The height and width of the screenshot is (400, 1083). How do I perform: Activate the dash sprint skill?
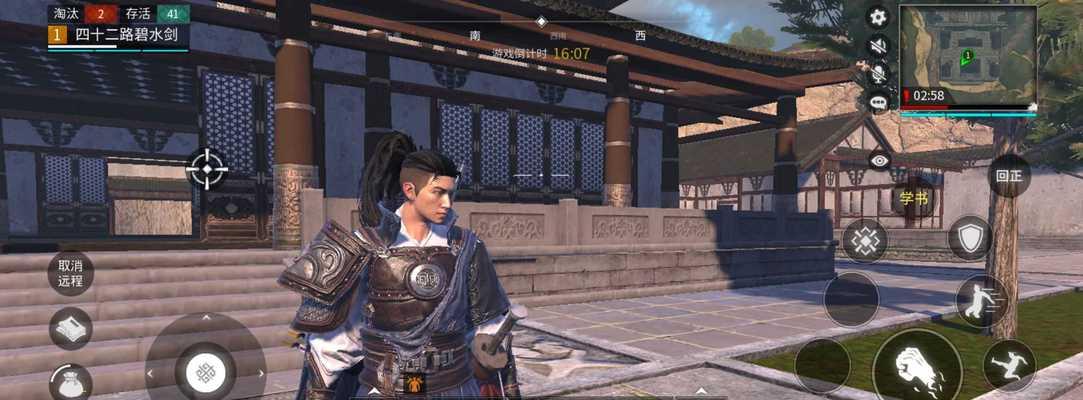coord(981,301)
